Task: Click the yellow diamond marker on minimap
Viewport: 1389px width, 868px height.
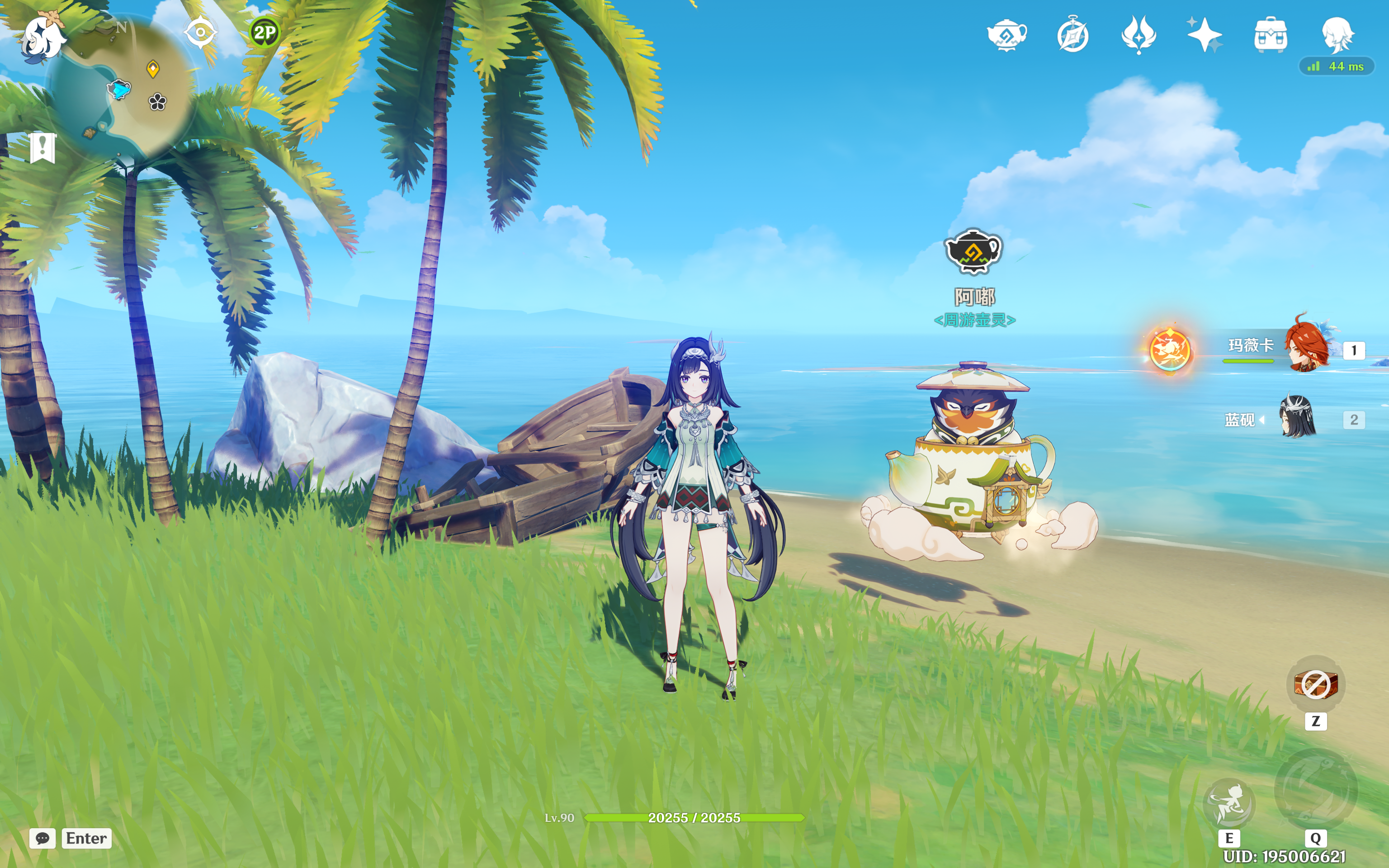Action: point(153,69)
